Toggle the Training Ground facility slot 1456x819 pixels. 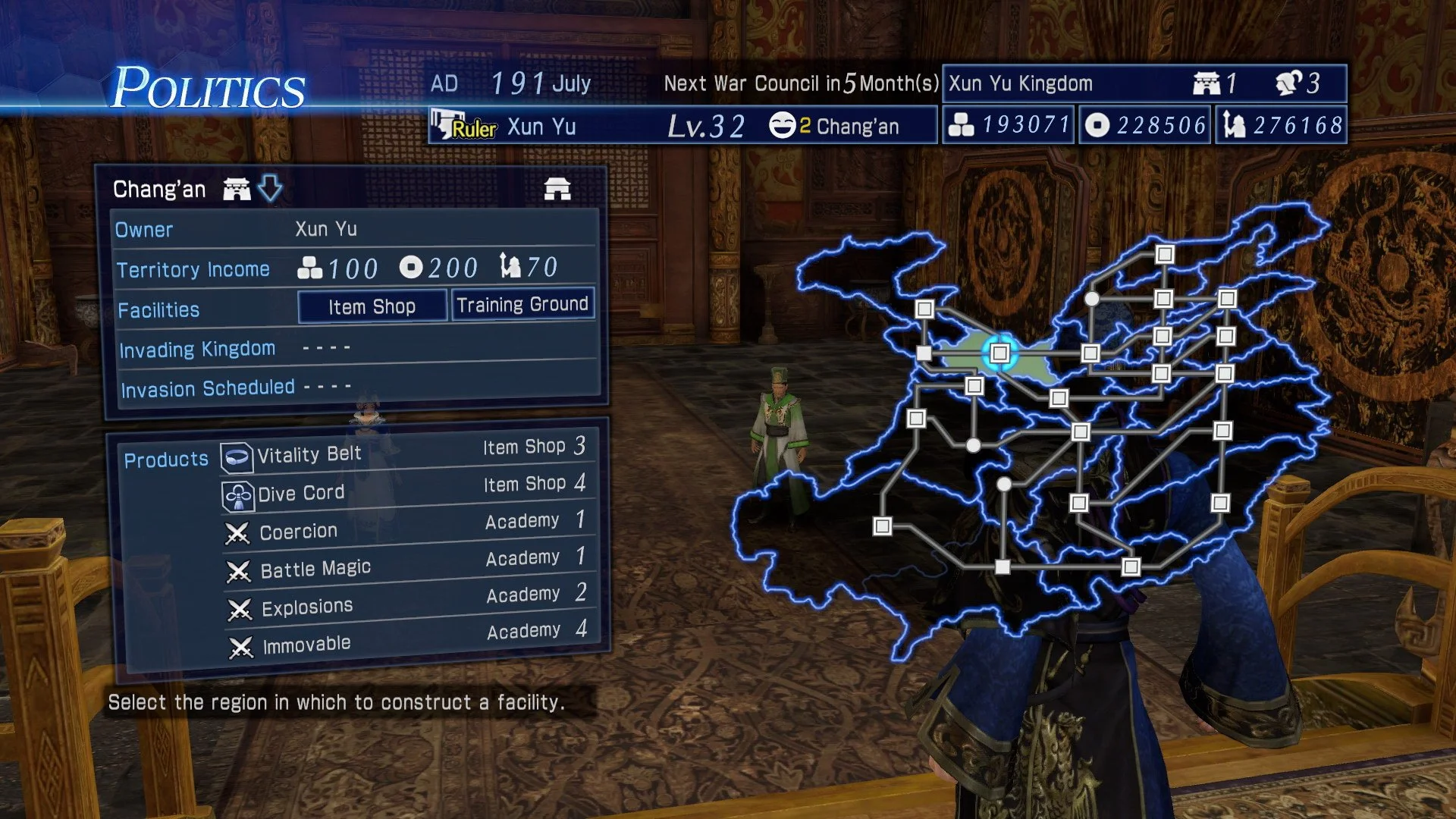[x=522, y=303]
